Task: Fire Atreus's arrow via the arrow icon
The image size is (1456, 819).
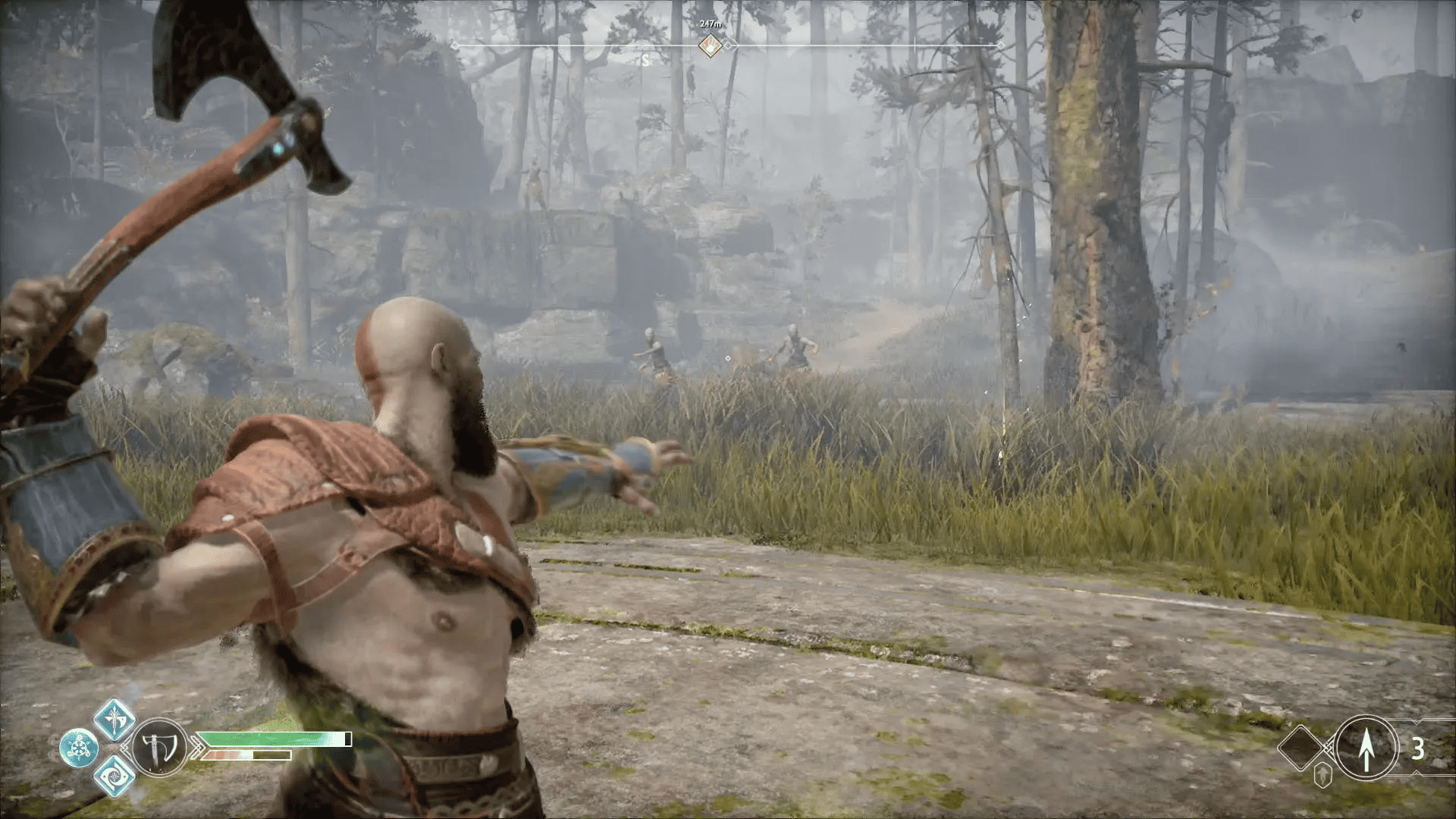Action: tap(1366, 748)
